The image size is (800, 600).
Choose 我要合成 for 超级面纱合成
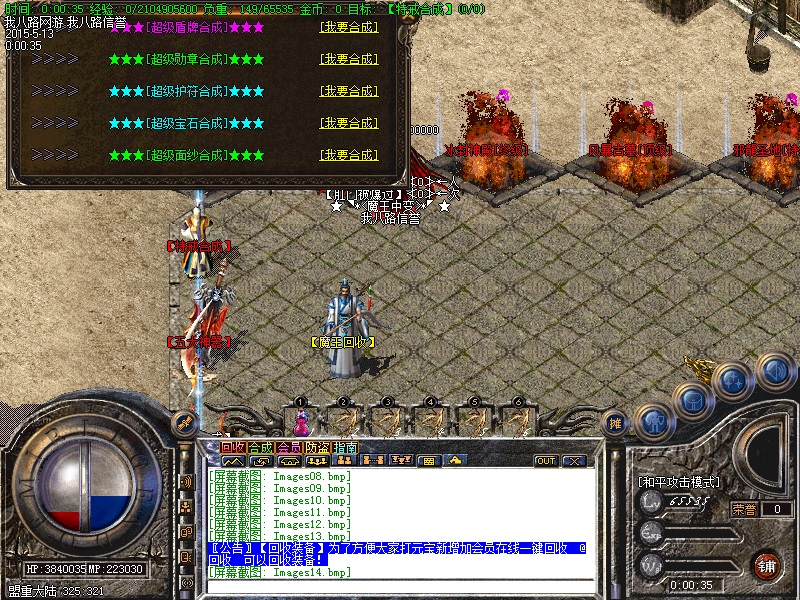[x=349, y=156]
